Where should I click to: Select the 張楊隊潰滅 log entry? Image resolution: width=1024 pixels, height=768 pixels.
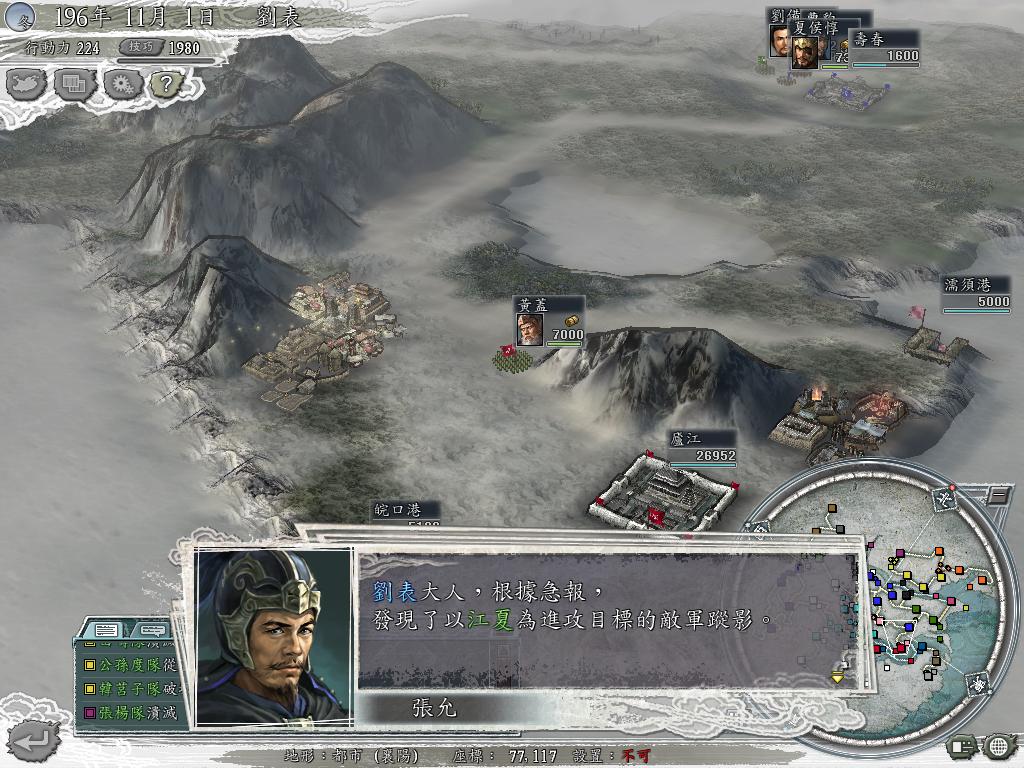131,712
